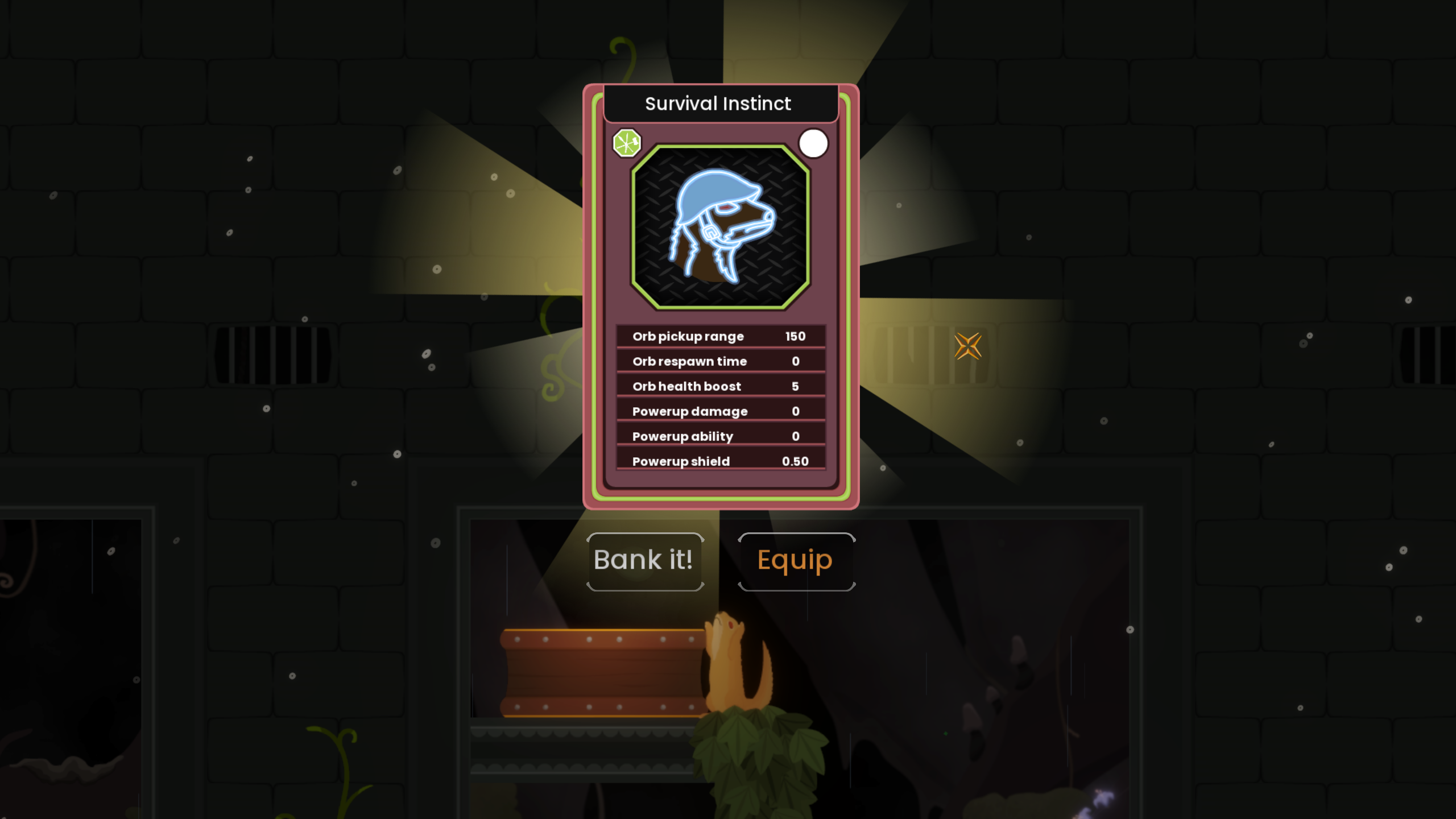The width and height of the screenshot is (1456, 819).
Task: Click the Powerup ability value of 0
Action: (x=796, y=436)
